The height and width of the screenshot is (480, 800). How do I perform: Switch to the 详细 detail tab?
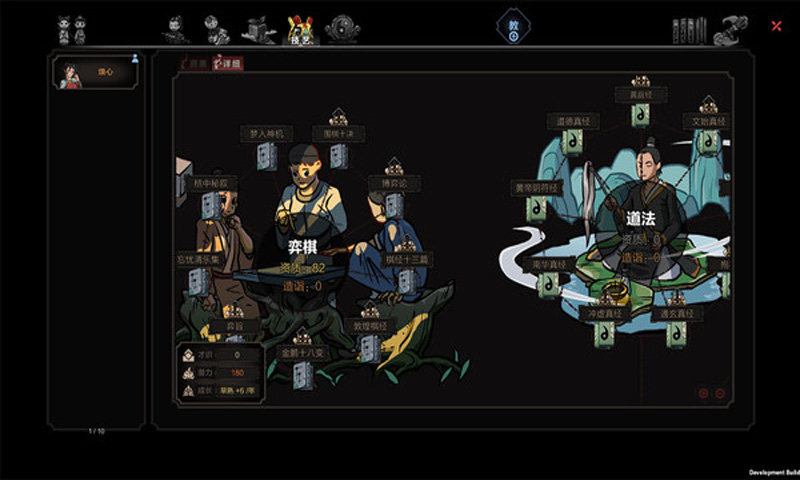pos(226,63)
